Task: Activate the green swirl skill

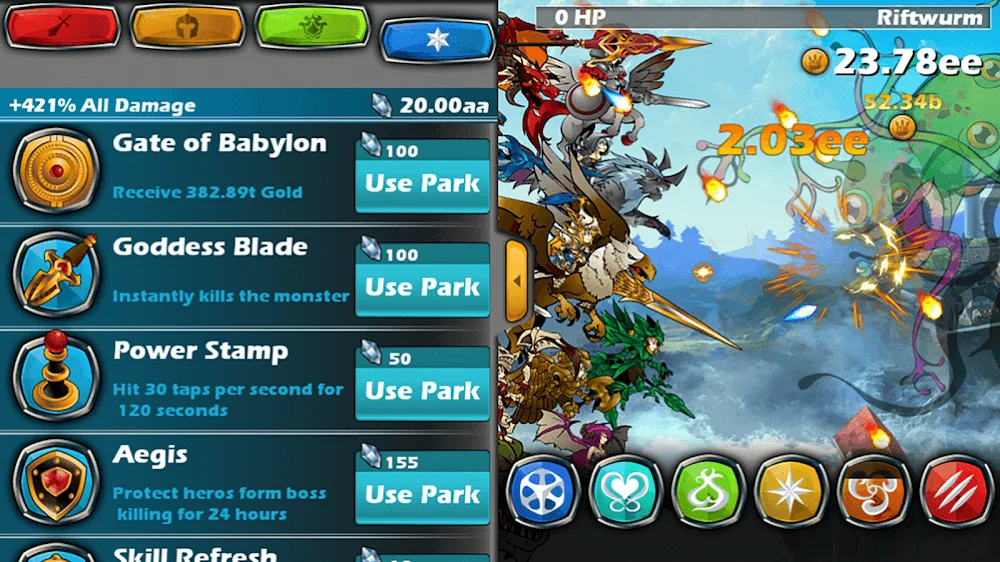Action: (709, 491)
